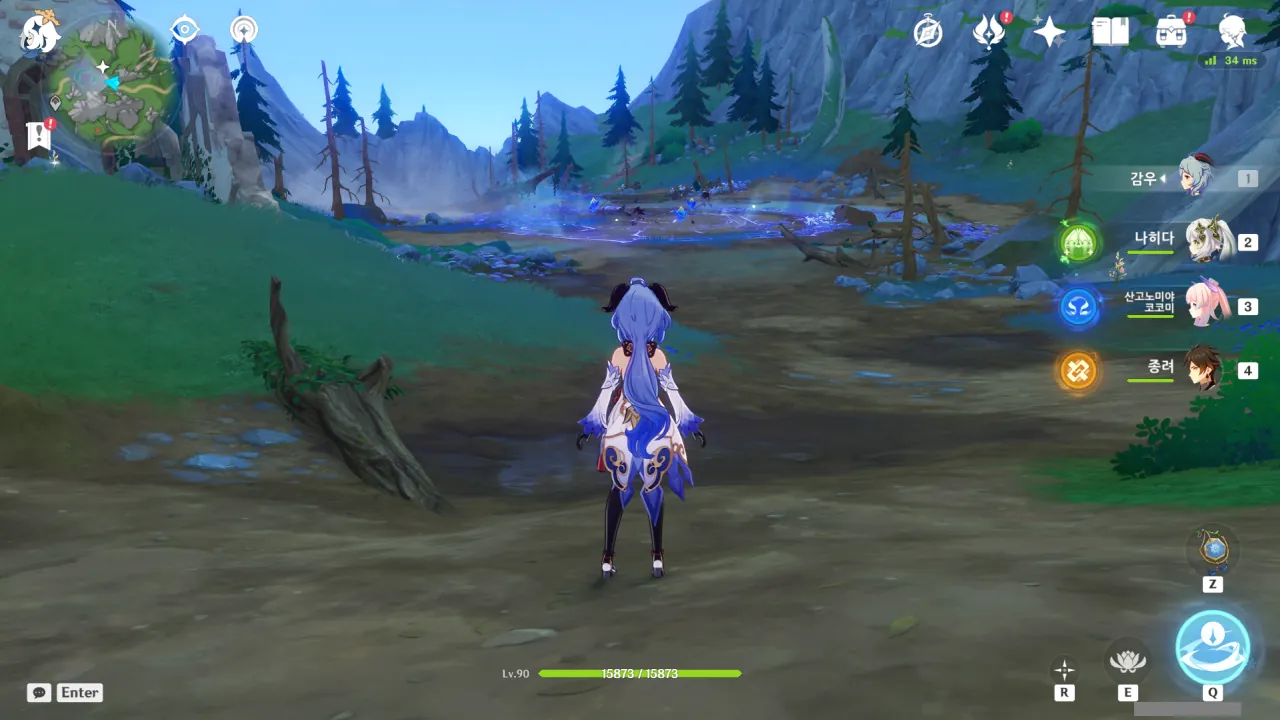Select party member 감우
This screenshot has height=720, width=1280.
pyautogui.click(x=1196, y=178)
